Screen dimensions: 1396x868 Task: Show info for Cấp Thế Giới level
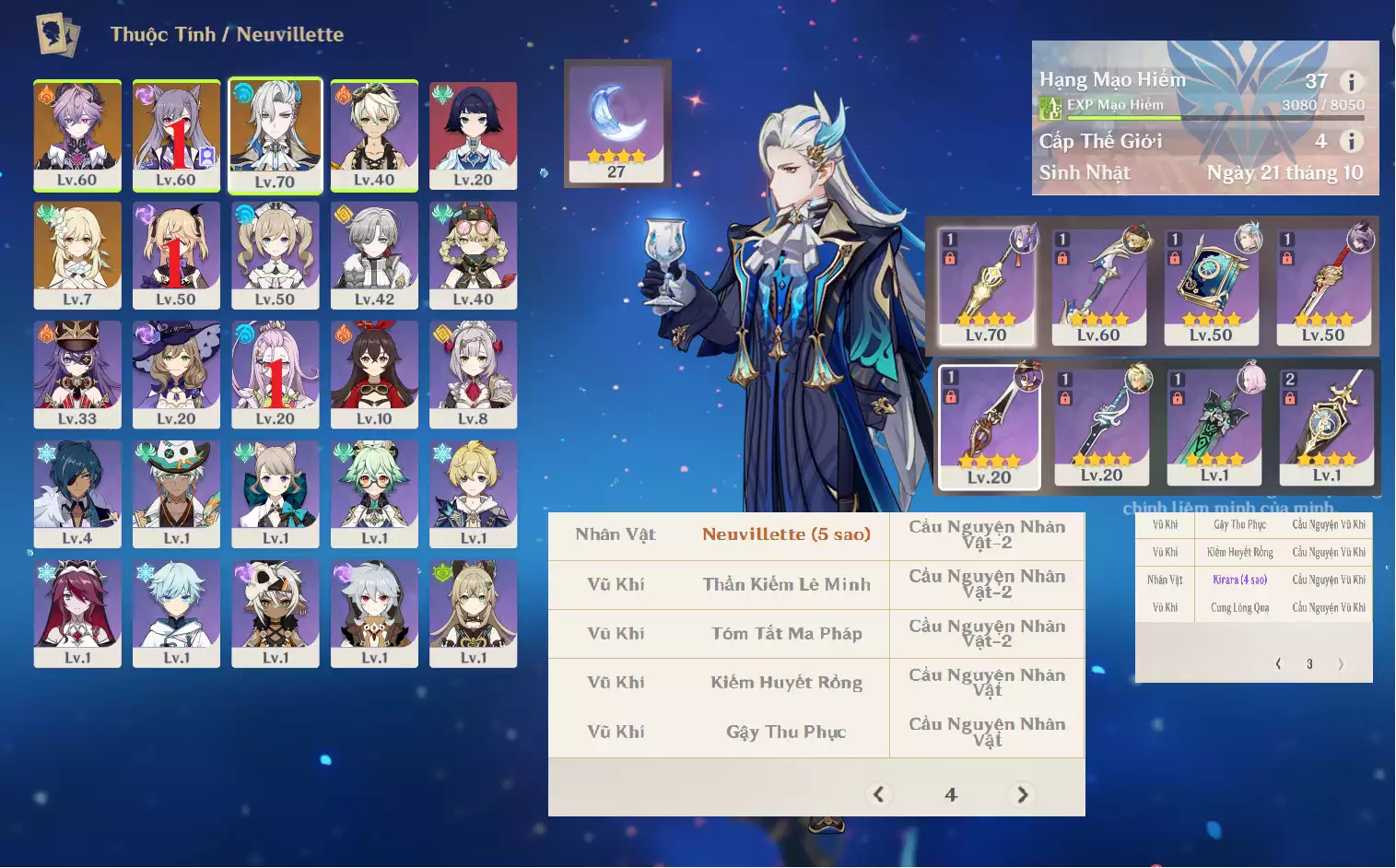pyautogui.click(x=1351, y=141)
